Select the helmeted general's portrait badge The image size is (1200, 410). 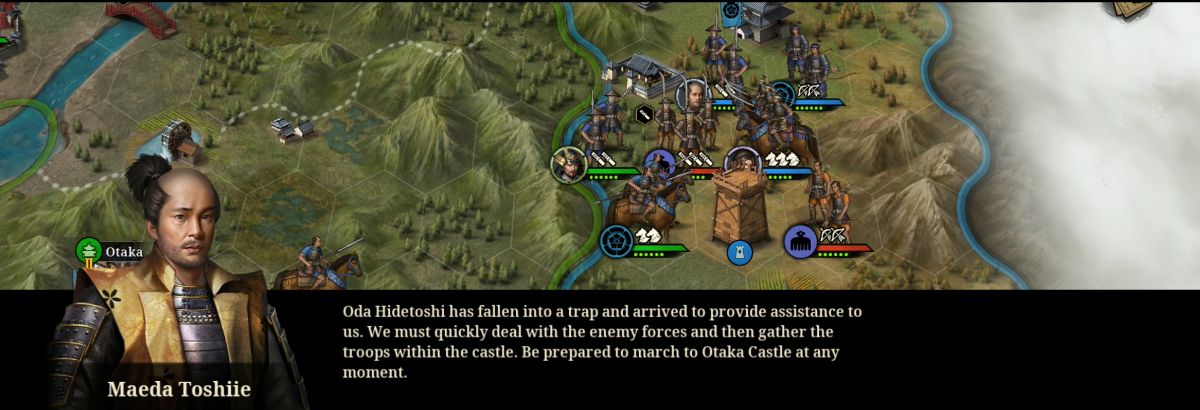[x=568, y=163]
